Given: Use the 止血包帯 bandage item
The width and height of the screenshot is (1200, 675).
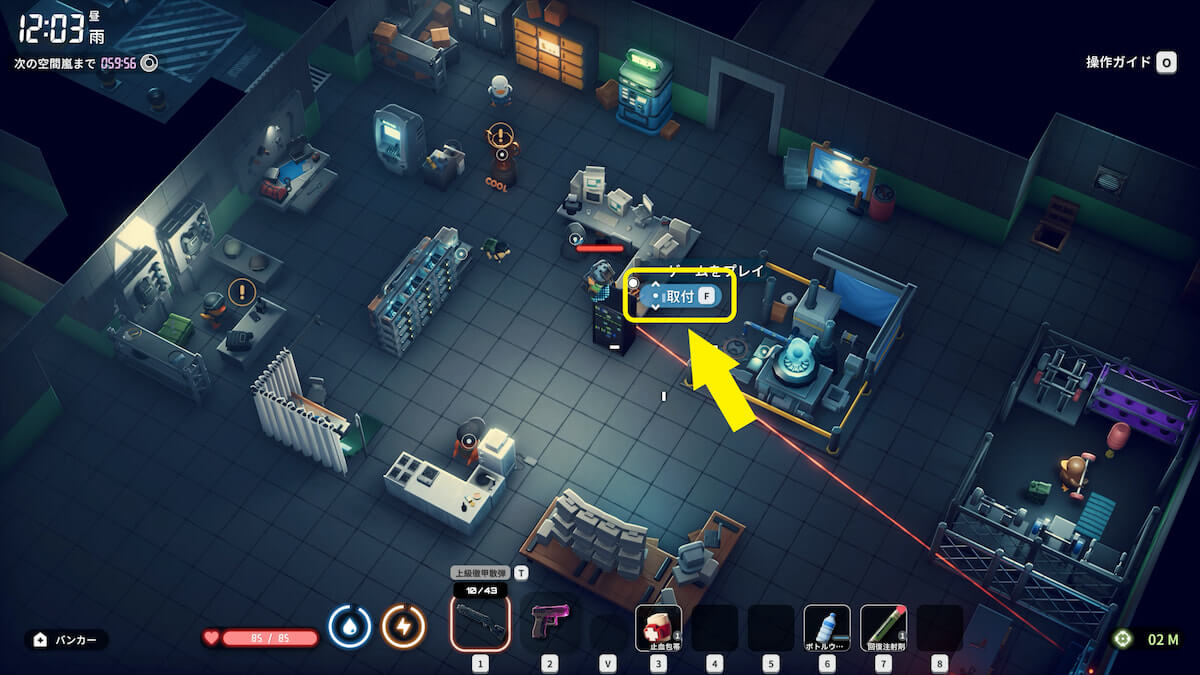Looking at the screenshot, I should click(x=658, y=627).
